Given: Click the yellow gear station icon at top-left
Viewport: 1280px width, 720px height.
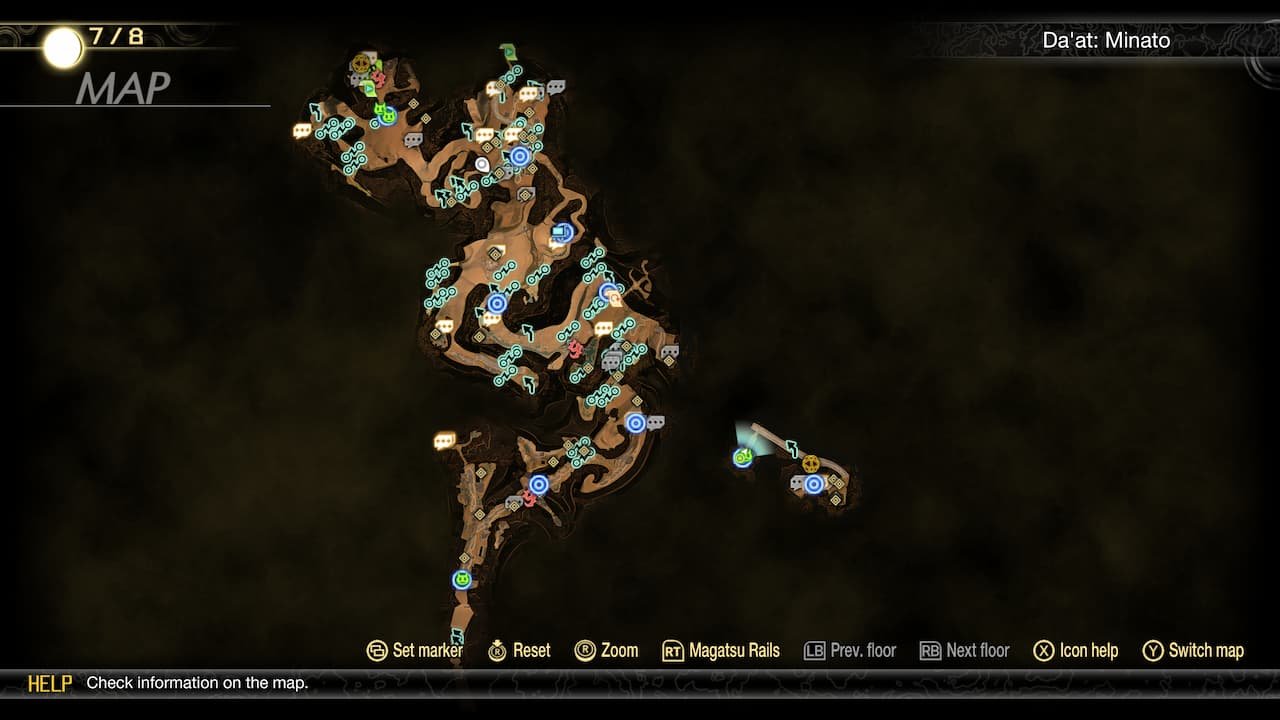Looking at the screenshot, I should point(361,61).
